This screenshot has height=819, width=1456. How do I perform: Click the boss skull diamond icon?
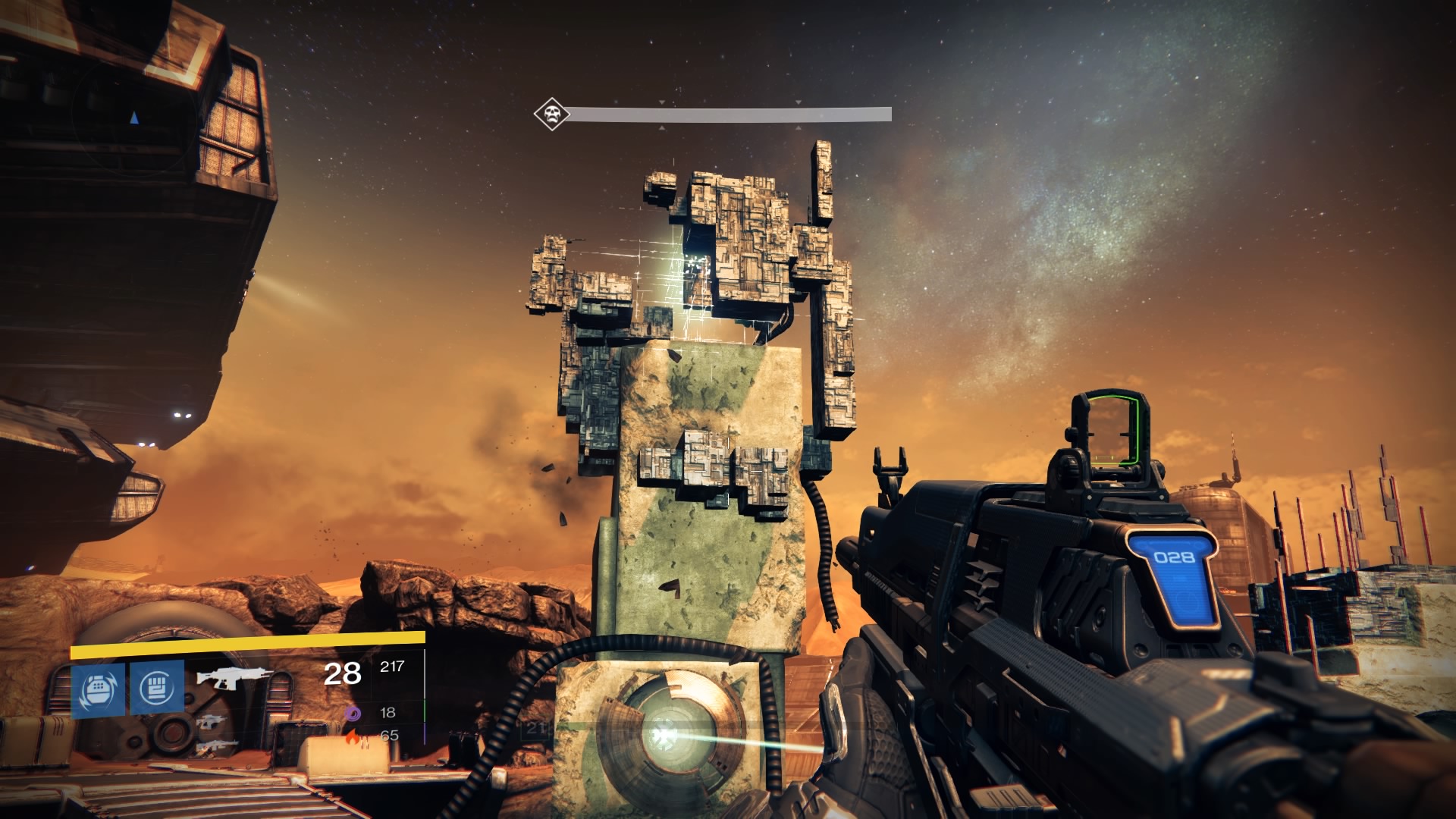pos(551,115)
